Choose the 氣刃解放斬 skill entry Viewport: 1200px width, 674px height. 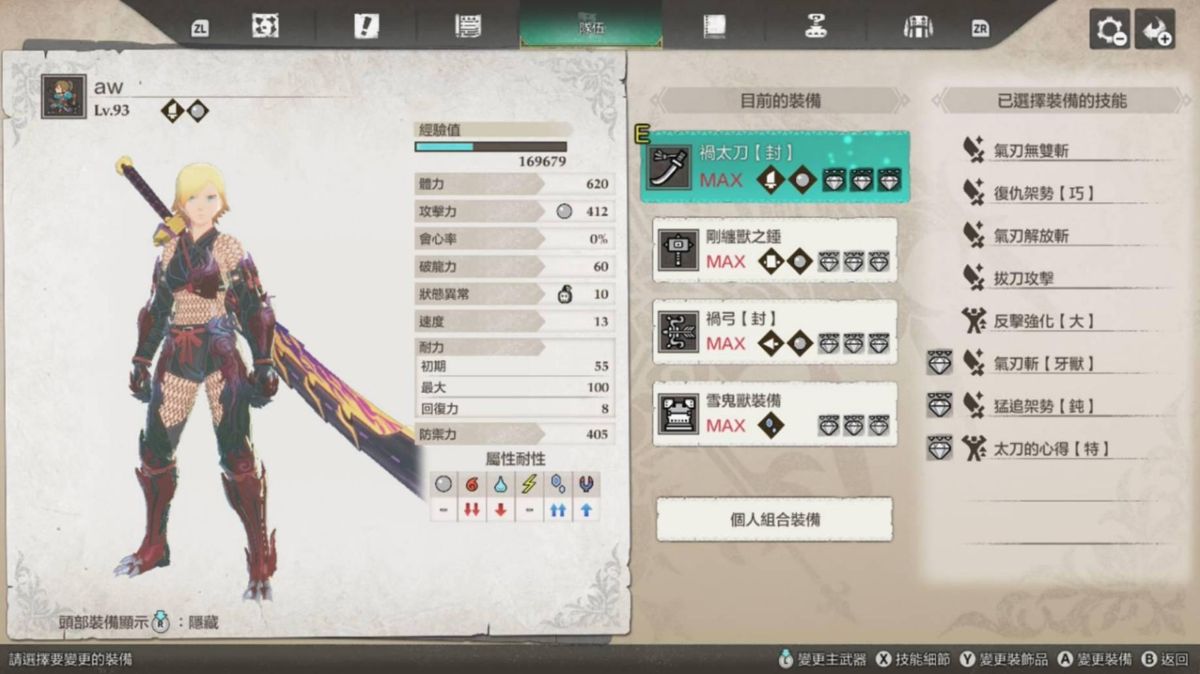pos(1030,236)
